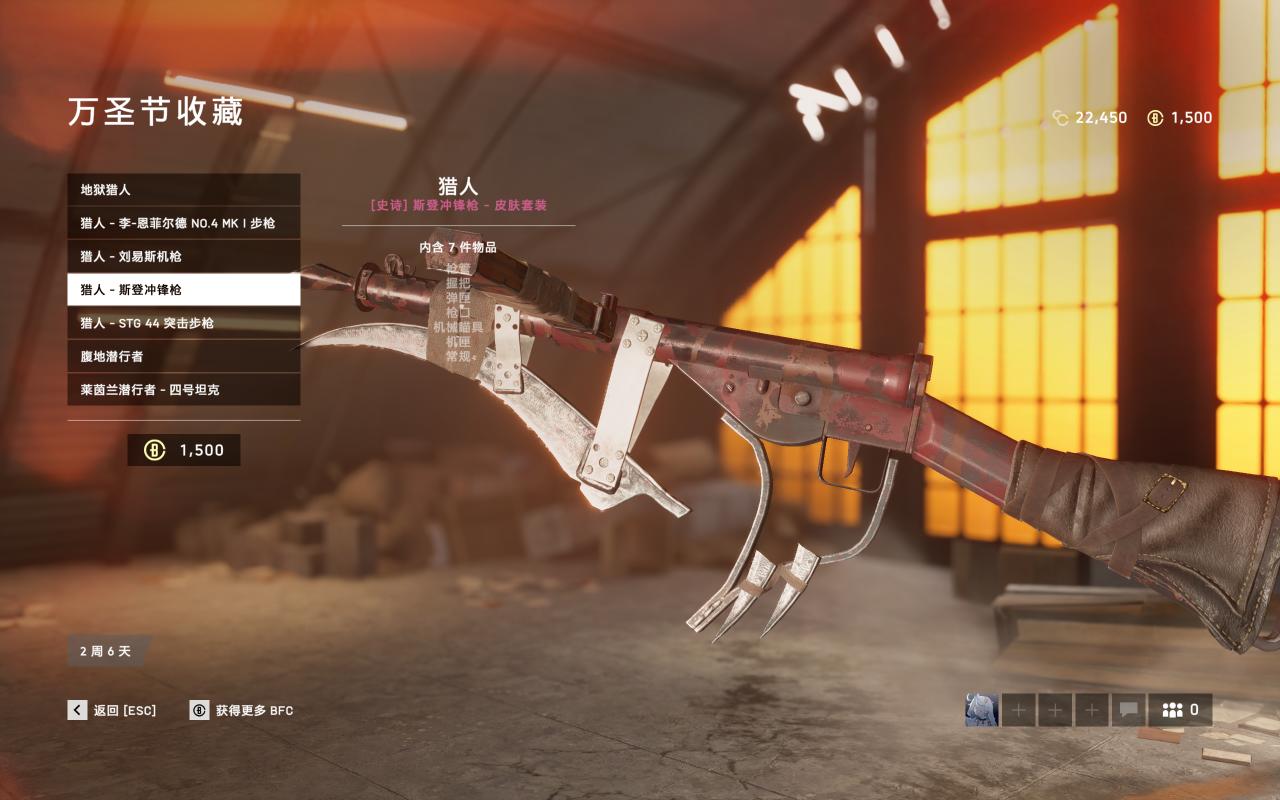1280x800 pixels.
Task: Click the highlighted 猎人 - 斯登冲锋枪 entry
Action: 183,289
